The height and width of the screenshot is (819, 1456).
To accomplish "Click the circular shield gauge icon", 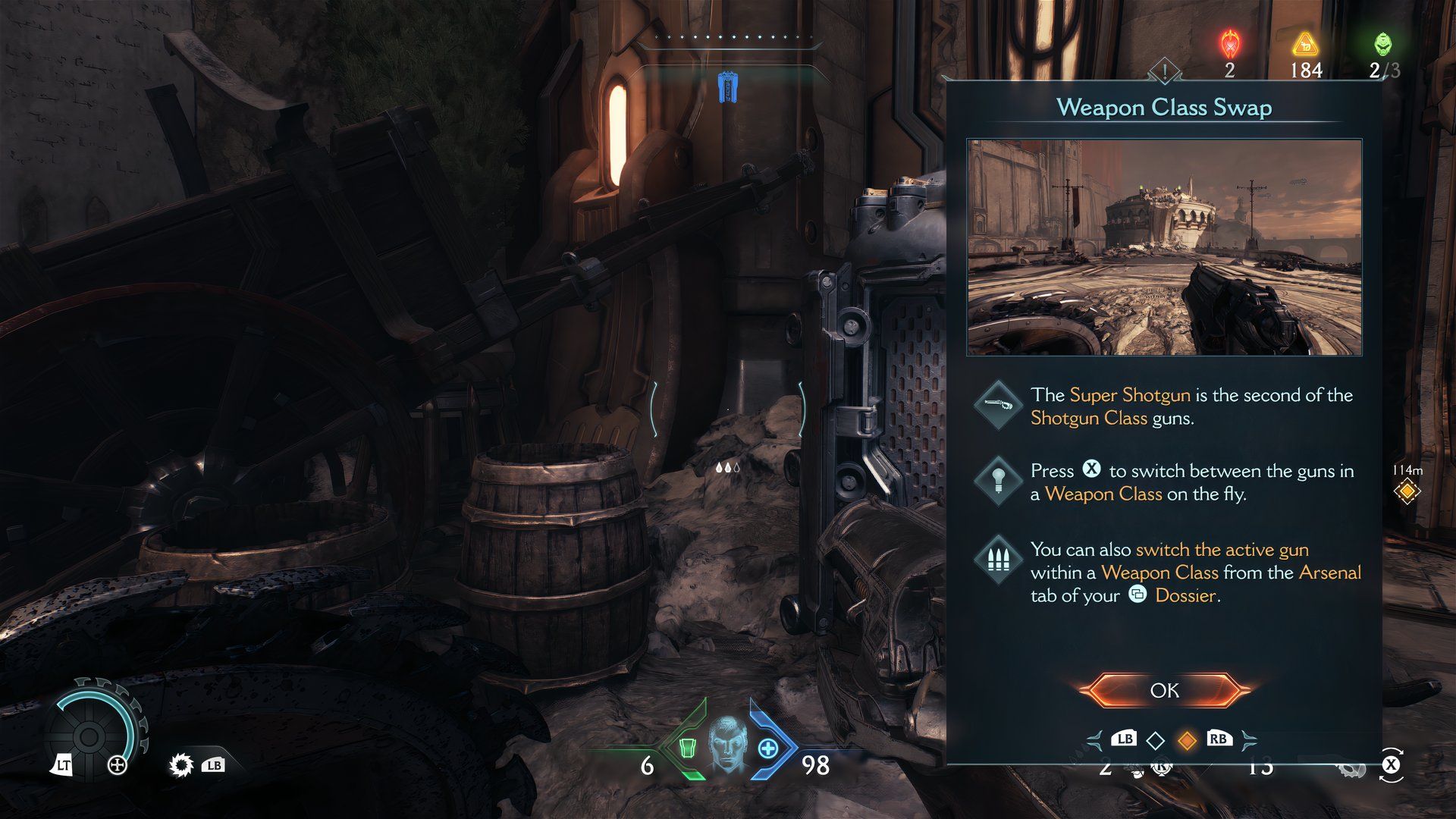I will coord(89,734).
